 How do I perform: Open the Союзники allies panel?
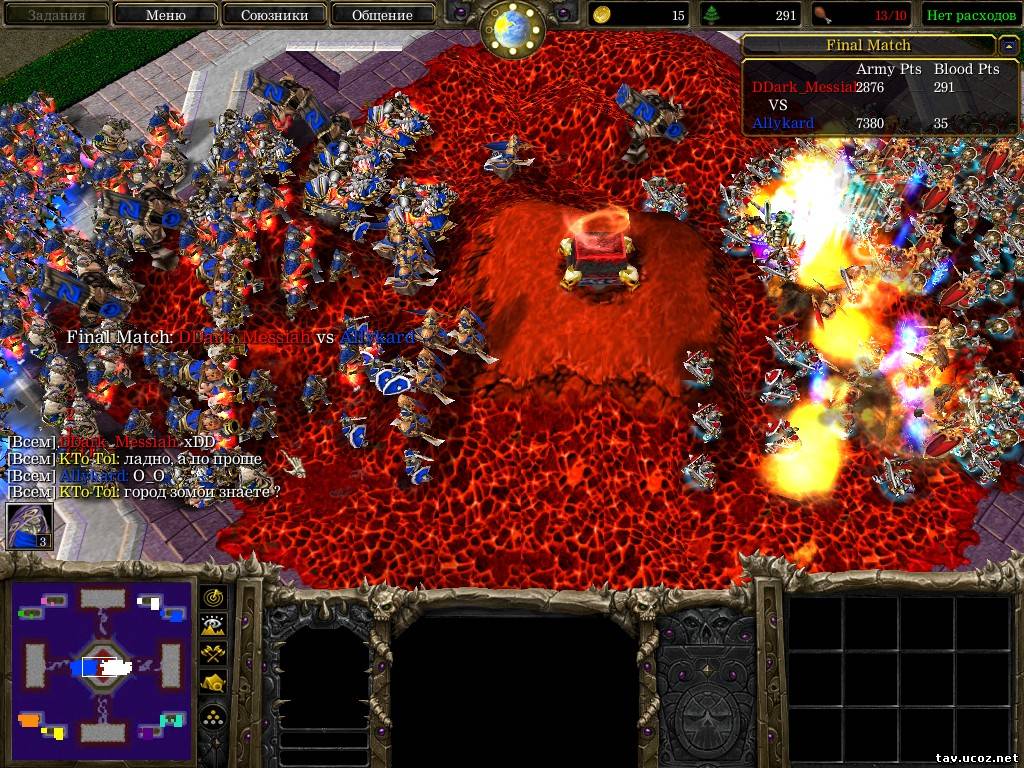(273, 15)
